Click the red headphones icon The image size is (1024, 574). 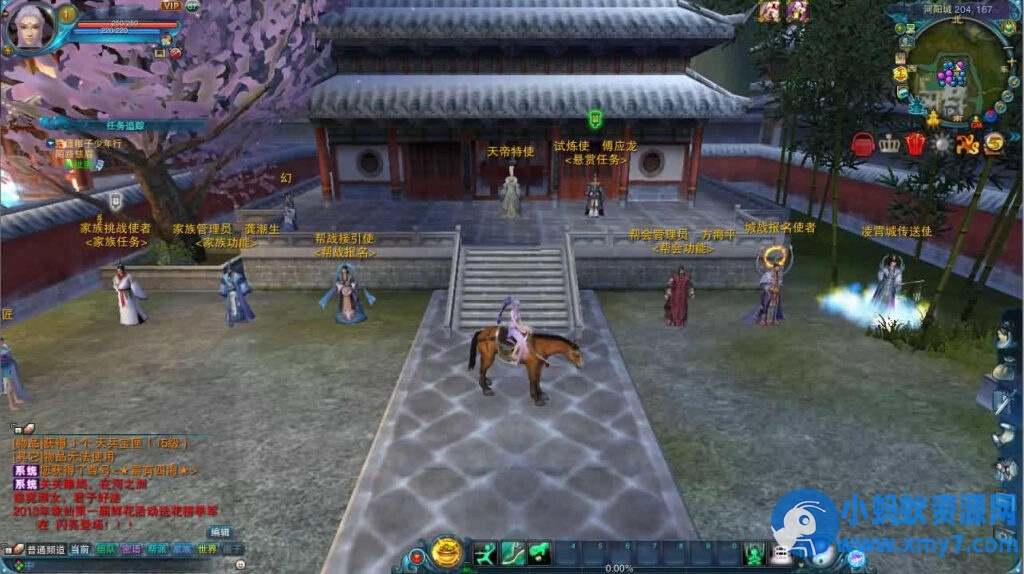click(x=862, y=144)
